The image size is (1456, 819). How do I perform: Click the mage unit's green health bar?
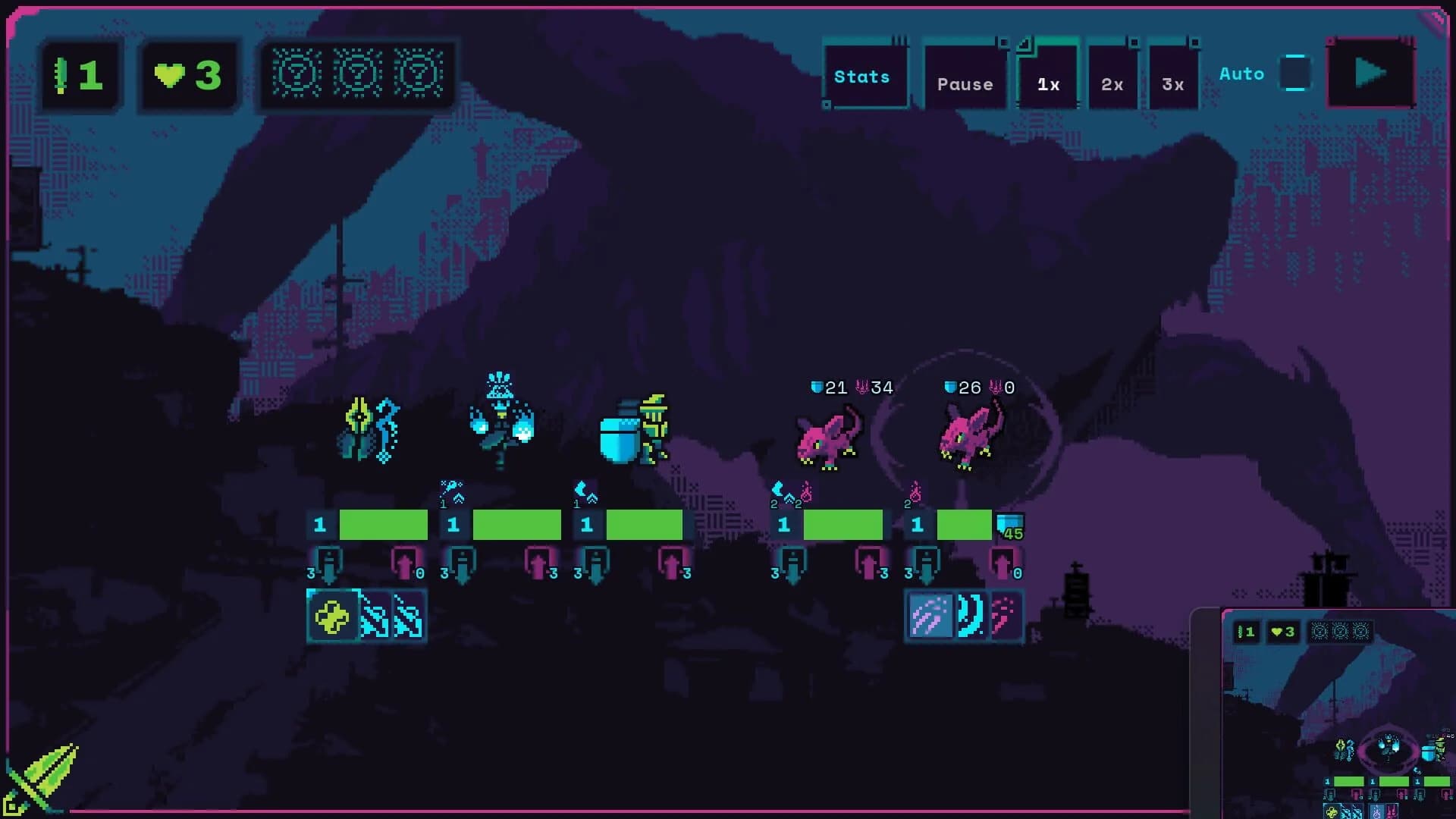[x=516, y=524]
